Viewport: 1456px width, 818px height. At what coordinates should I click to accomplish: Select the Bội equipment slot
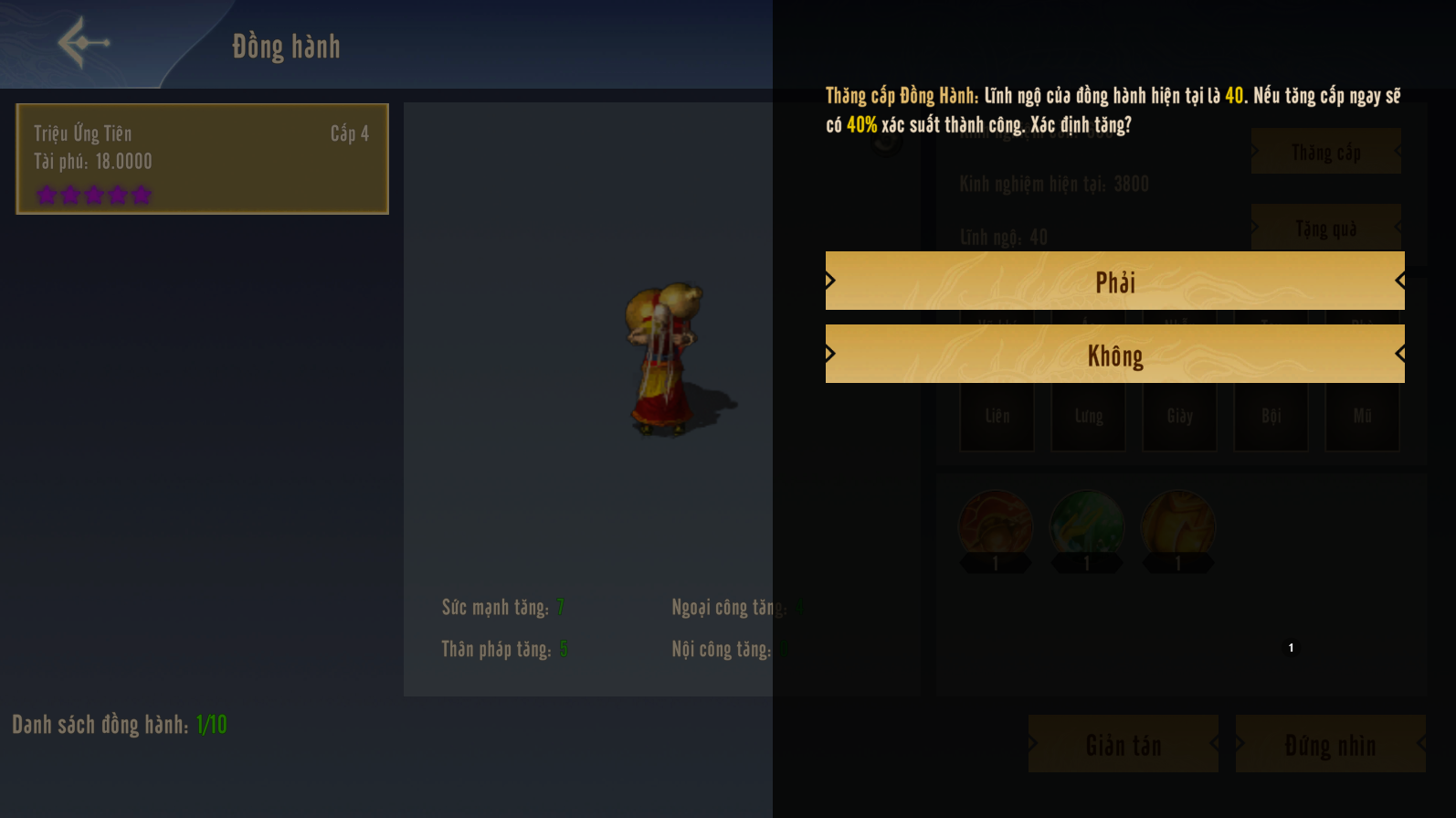[x=1271, y=417]
